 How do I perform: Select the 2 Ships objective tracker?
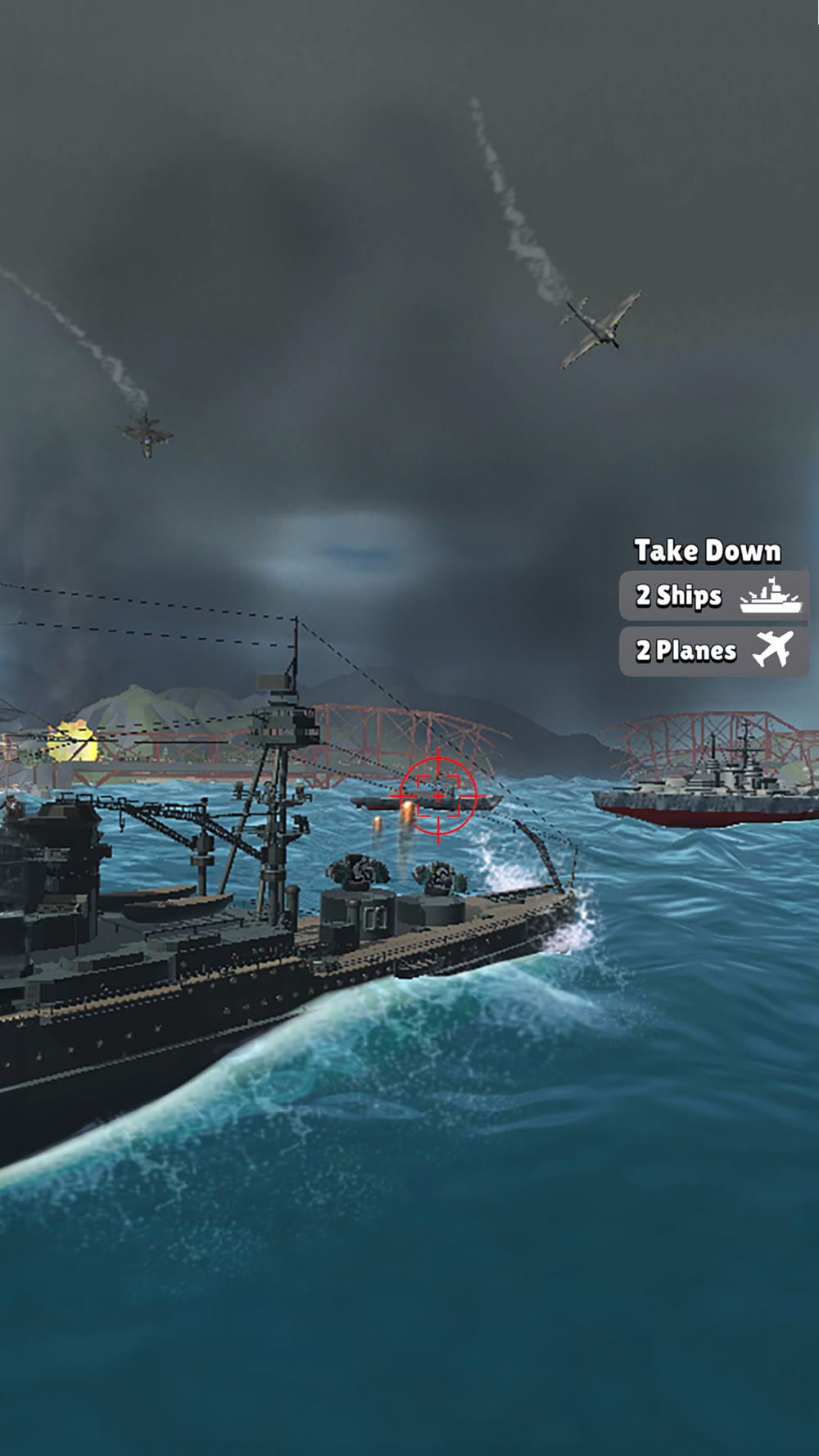pos(714,596)
